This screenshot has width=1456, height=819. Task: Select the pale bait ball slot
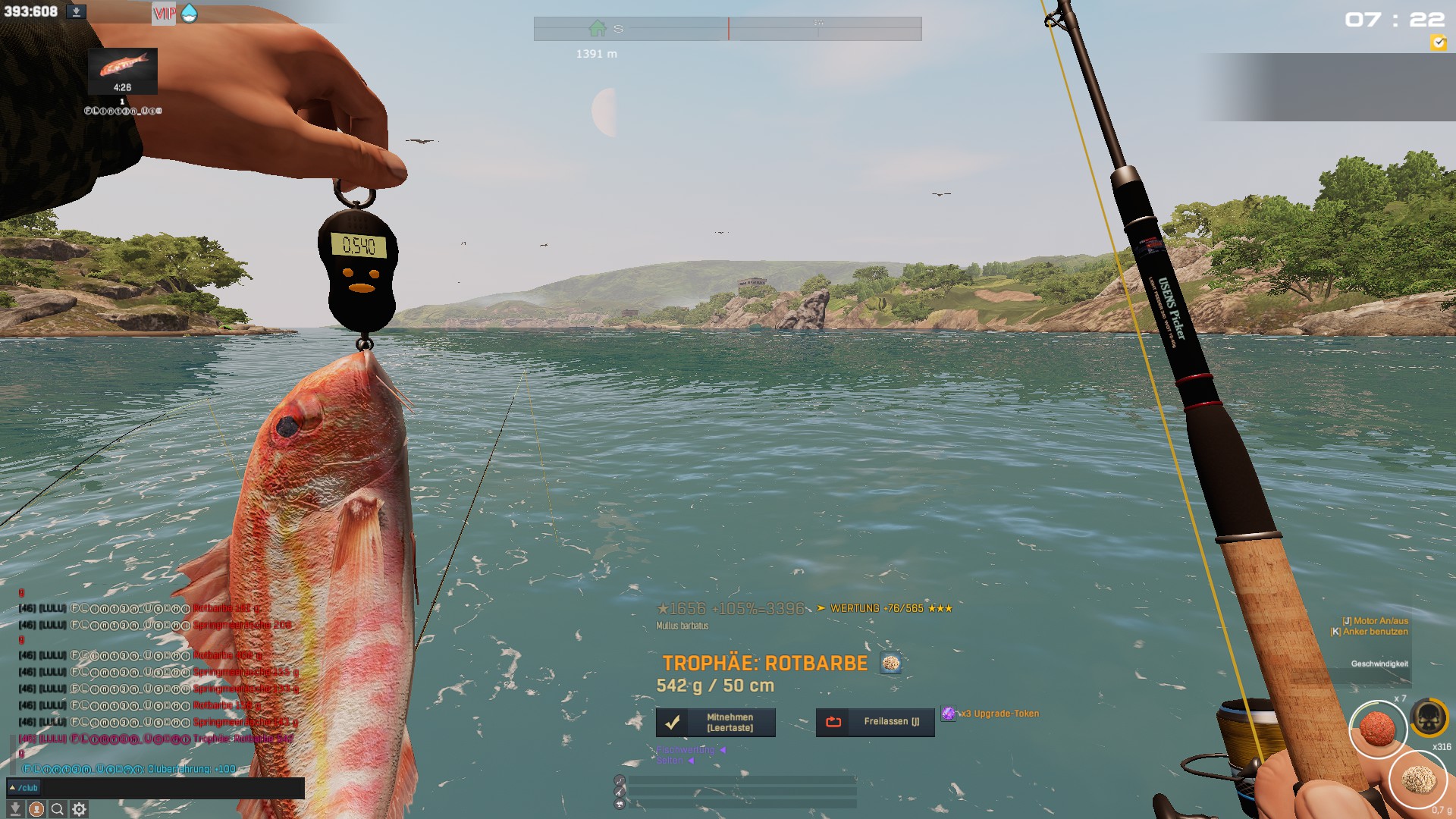1417,779
